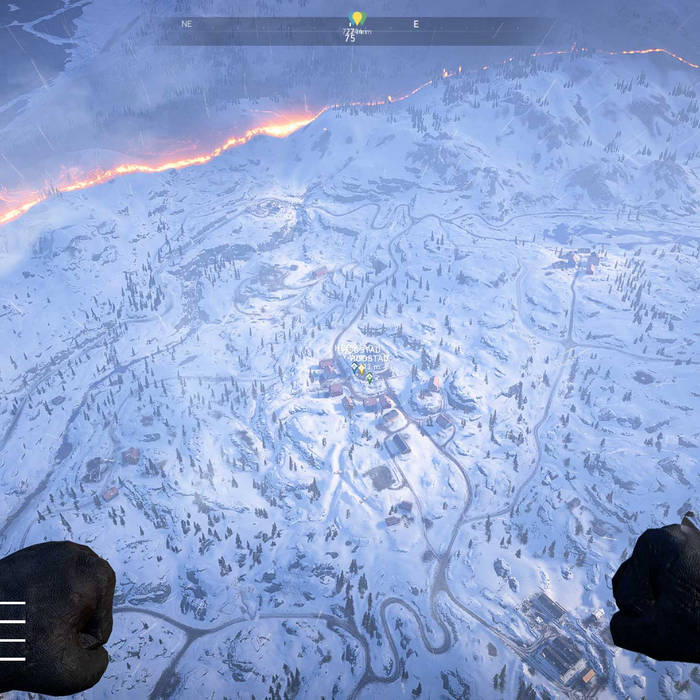Screen dimensions: 700x700
Task: Select the yellow waypoint pin on the compass
Action: pyautogui.click(x=356, y=19)
